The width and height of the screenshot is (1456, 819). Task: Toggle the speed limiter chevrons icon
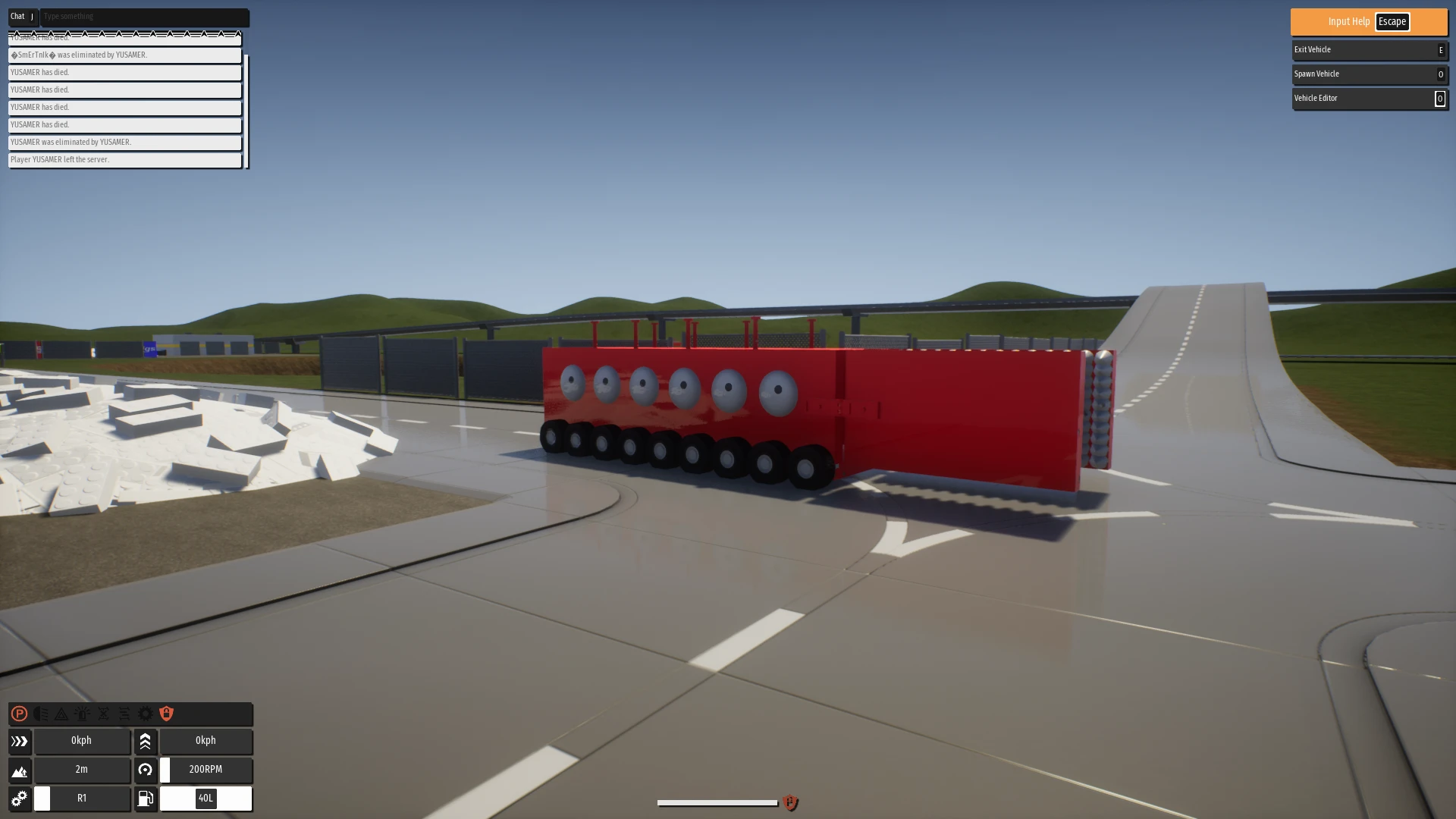20,741
